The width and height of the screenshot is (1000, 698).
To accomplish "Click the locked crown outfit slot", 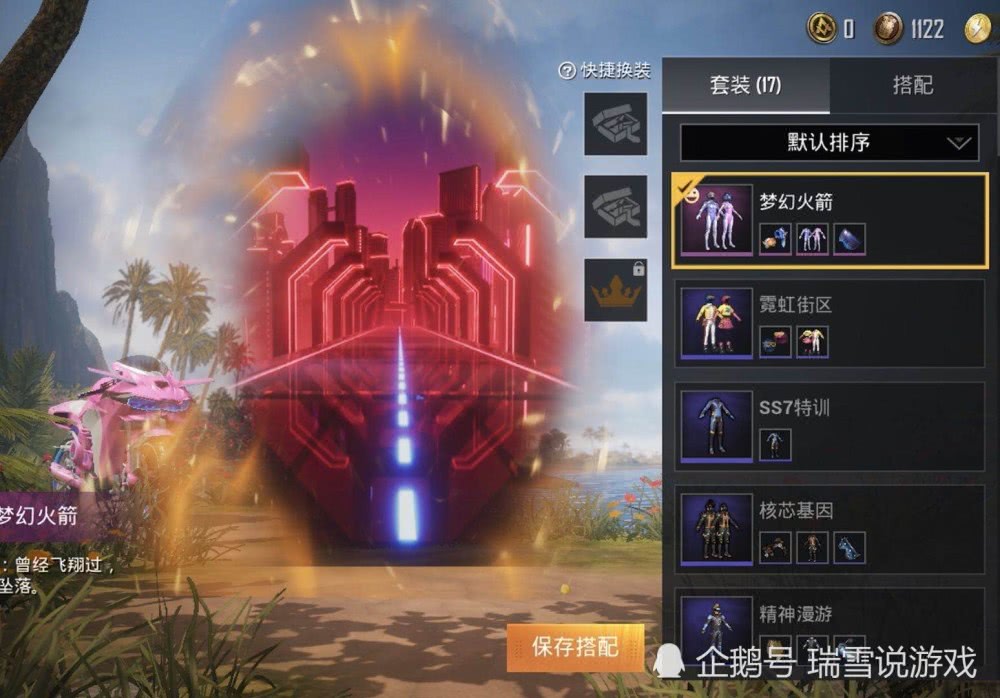I will tap(615, 290).
